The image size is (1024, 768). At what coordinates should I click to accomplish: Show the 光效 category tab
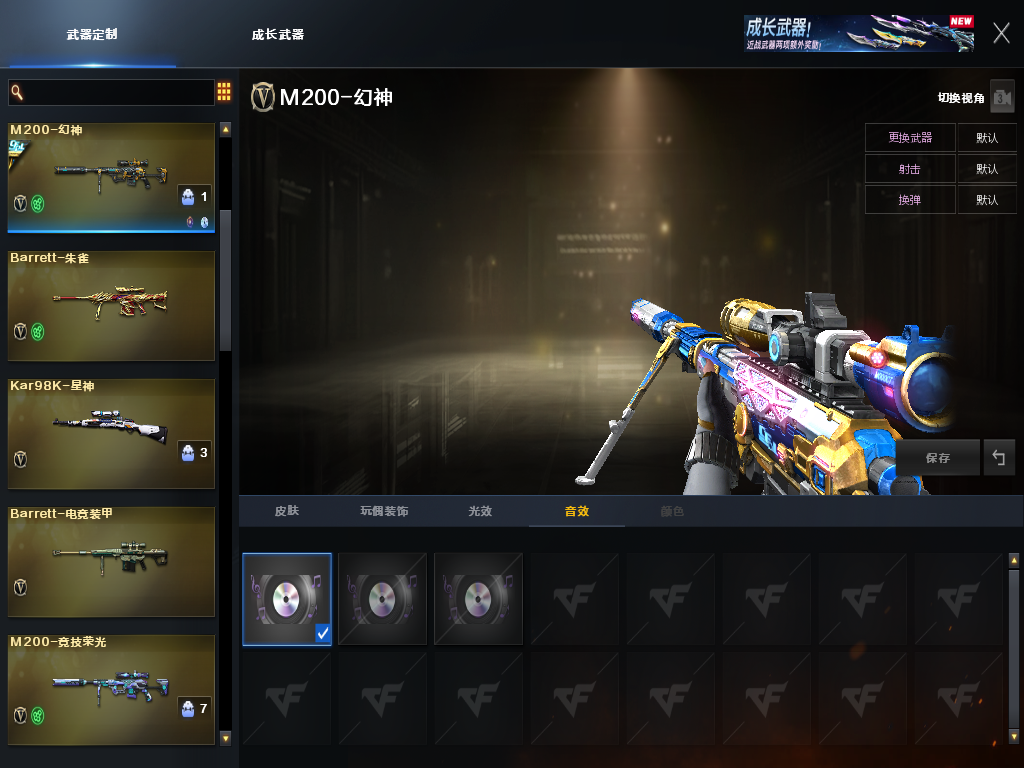(480, 511)
